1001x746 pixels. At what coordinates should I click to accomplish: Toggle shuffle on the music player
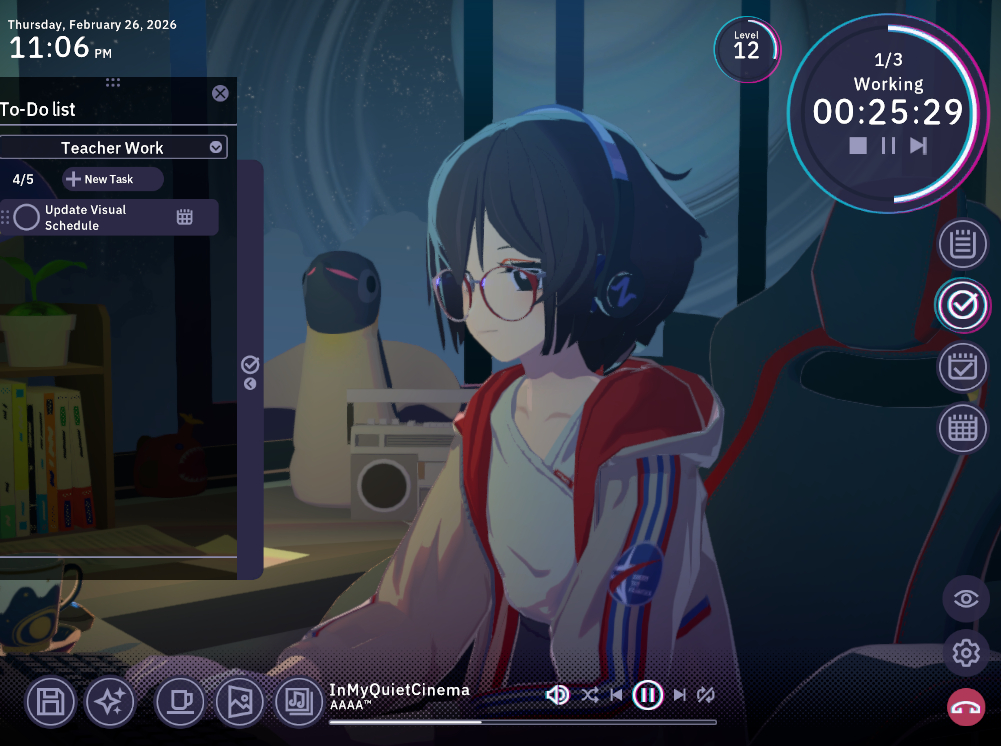(x=590, y=695)
